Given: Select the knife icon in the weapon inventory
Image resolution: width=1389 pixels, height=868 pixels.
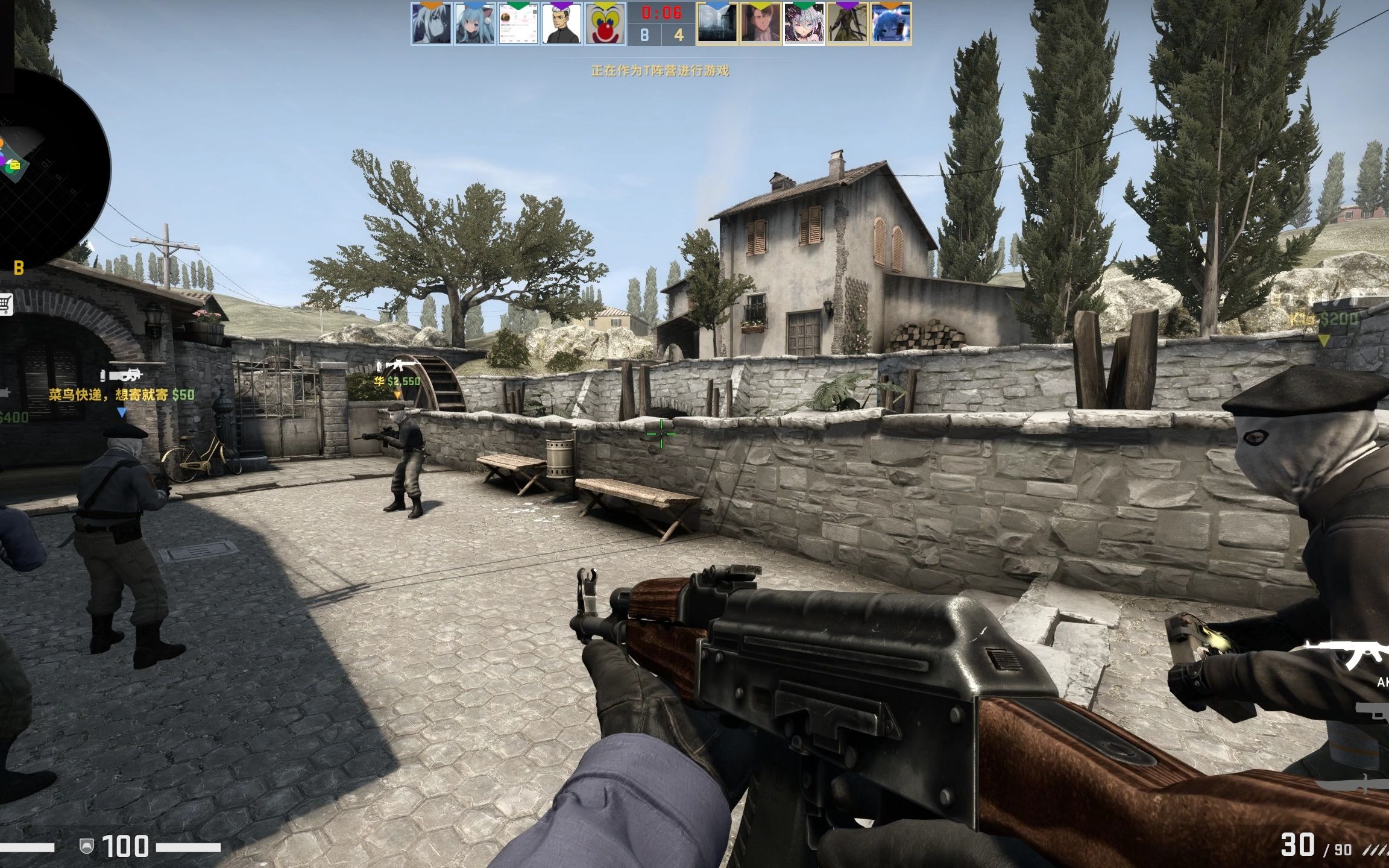Looking at the screenshot, I should point(1353,785).
